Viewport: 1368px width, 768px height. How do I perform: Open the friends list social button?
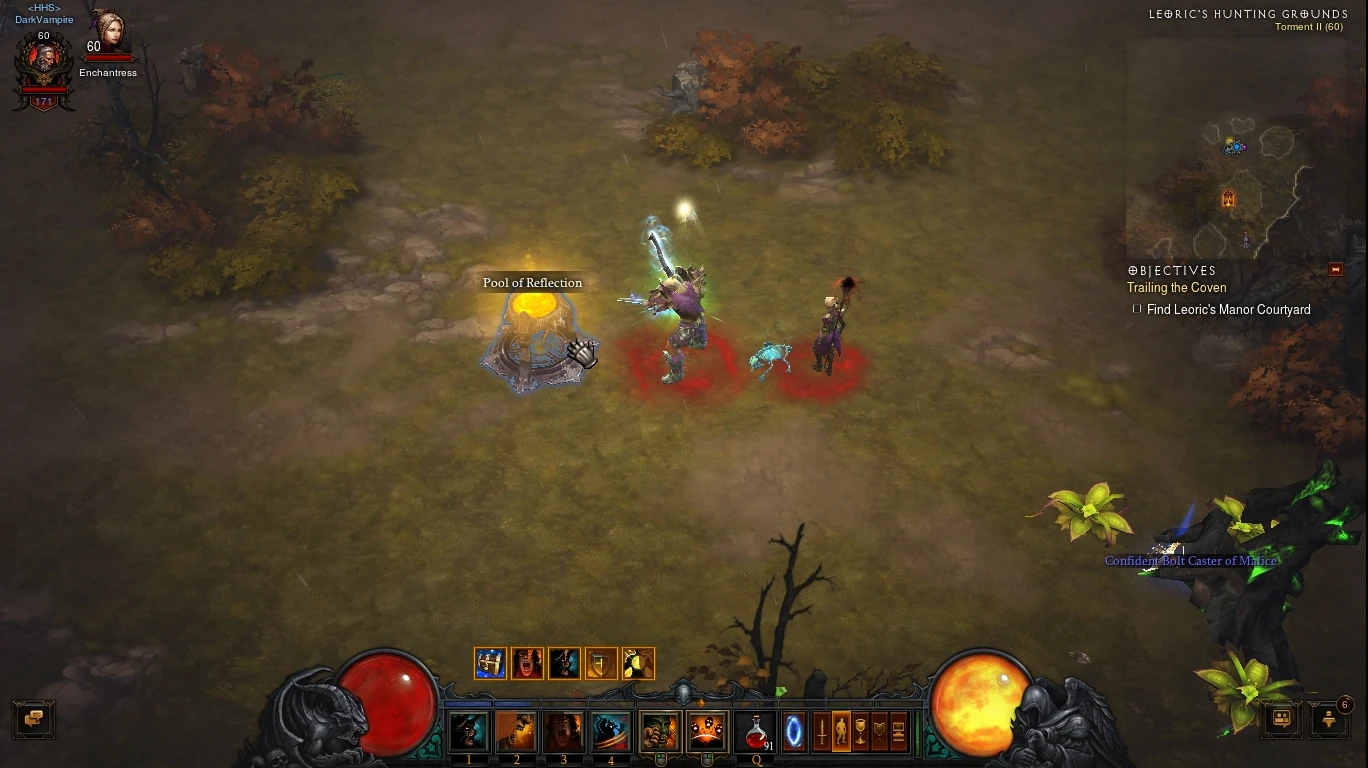pyautogui.click(x=1281, y=718)
